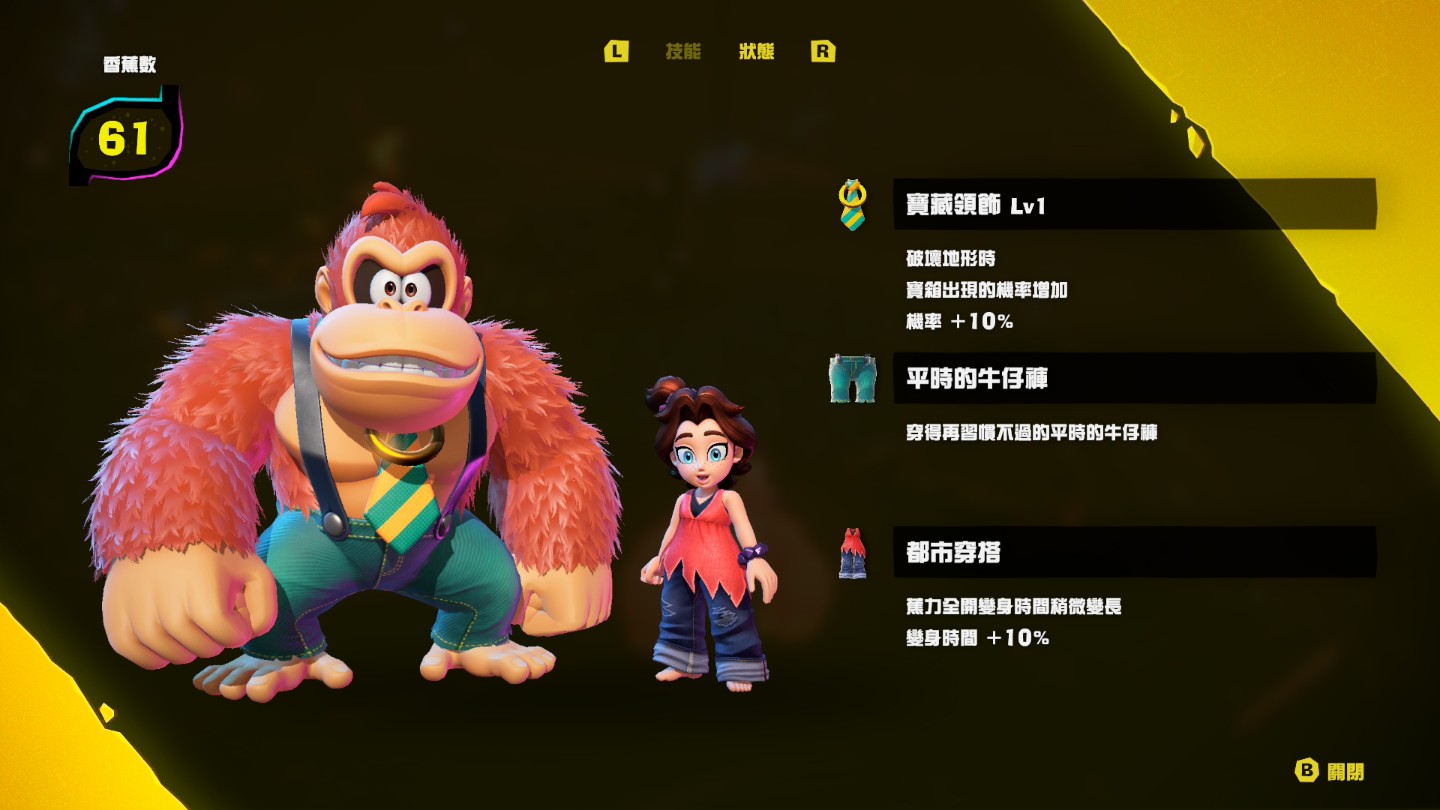The image size is (1440, 810).
Task: Open the 狀態 tab
Action: [756, 52]
